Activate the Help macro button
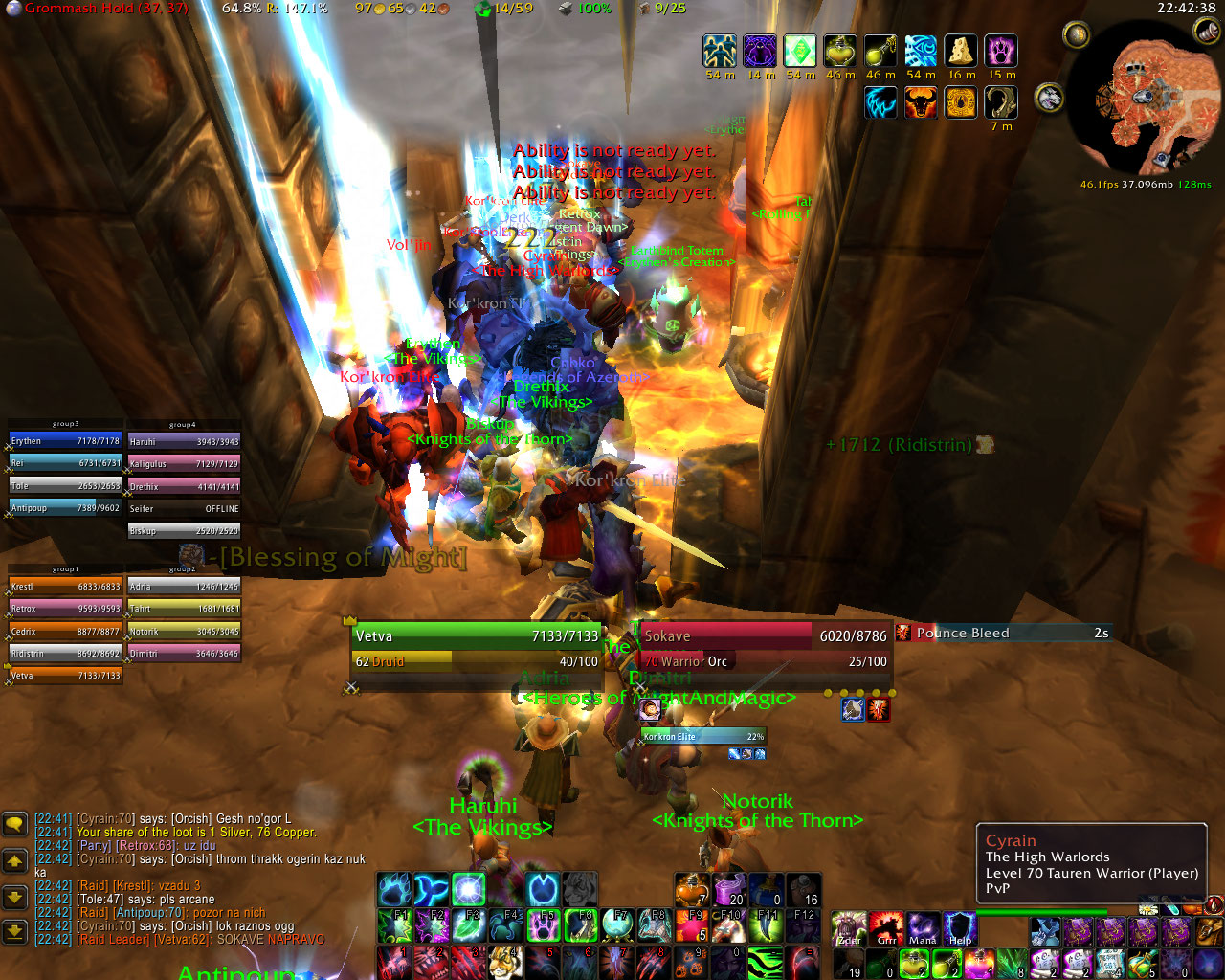 [960, 928]
